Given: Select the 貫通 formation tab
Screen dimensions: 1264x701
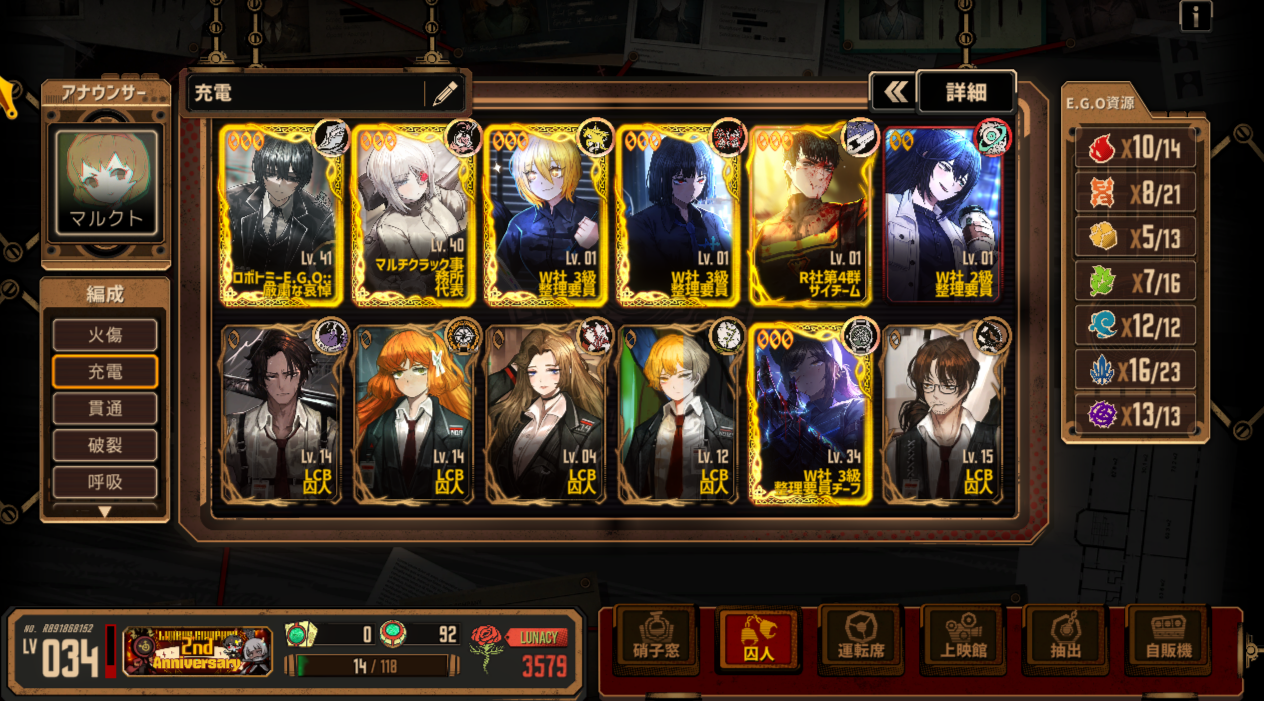Looking at the screenshot, I should point(105,409).
